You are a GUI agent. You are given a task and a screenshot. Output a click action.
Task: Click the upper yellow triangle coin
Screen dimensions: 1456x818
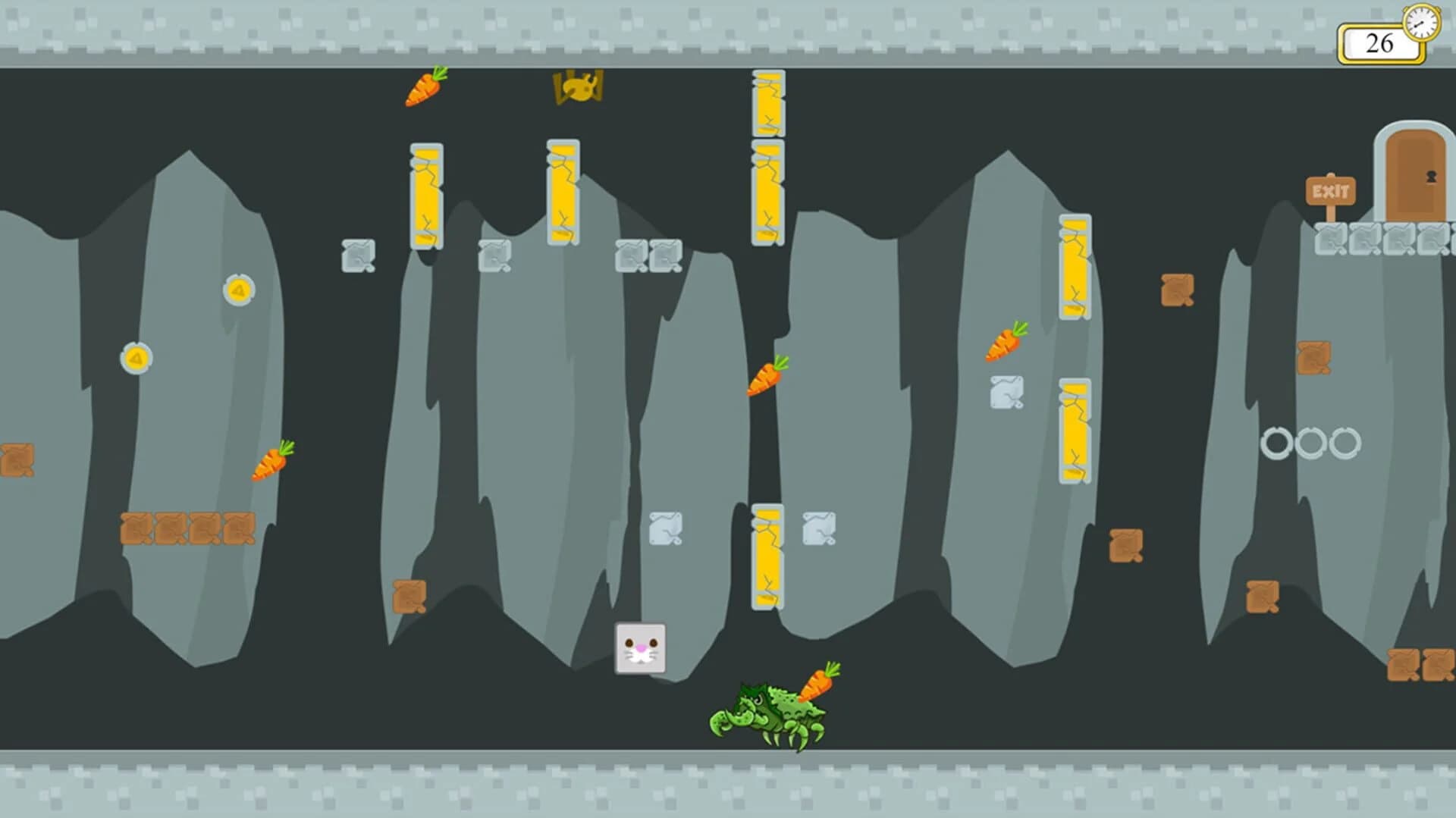(x=238, y=290)
